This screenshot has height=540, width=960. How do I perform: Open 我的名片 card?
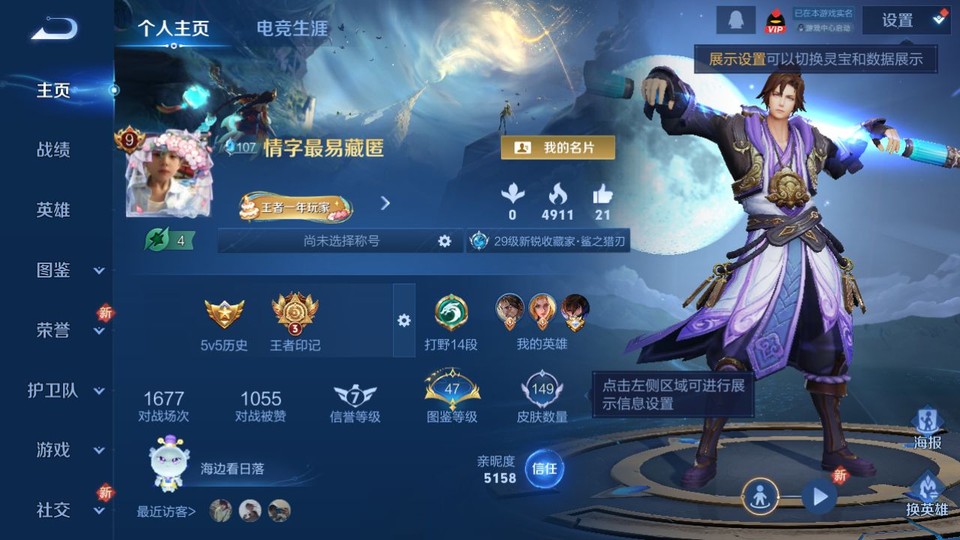click(x=557, y=148)
